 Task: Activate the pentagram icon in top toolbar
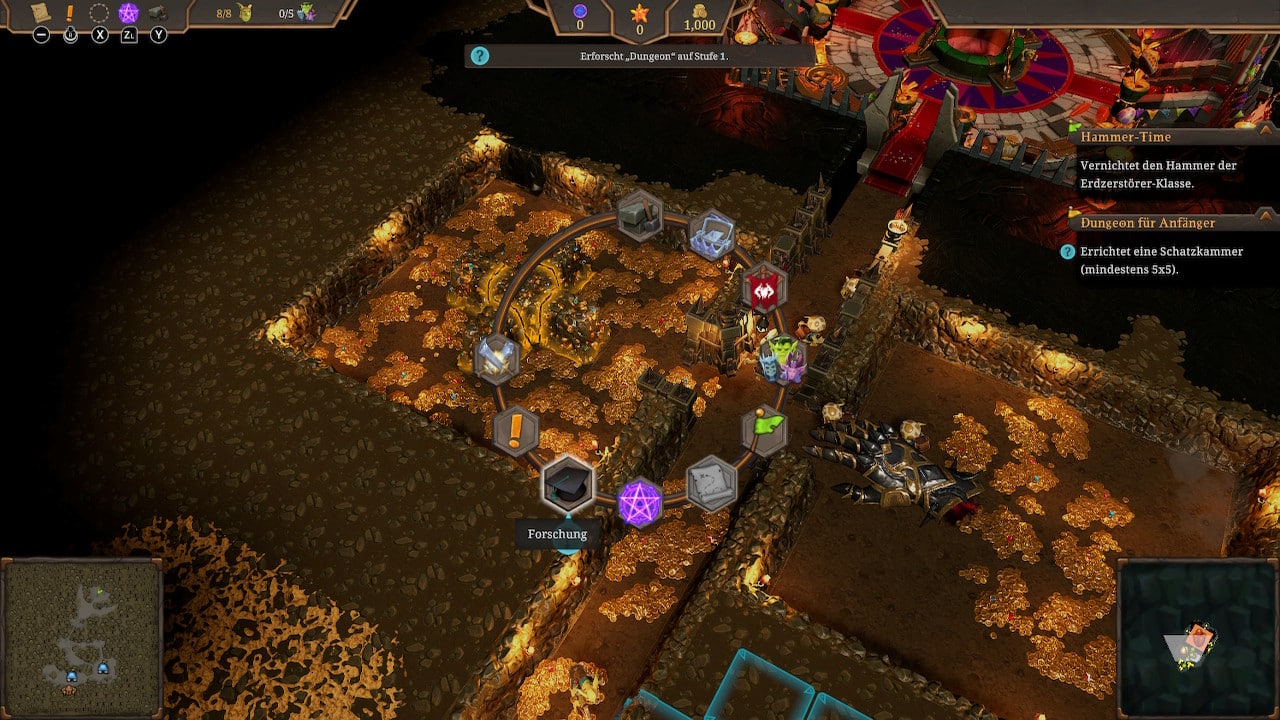click(128, 13)
